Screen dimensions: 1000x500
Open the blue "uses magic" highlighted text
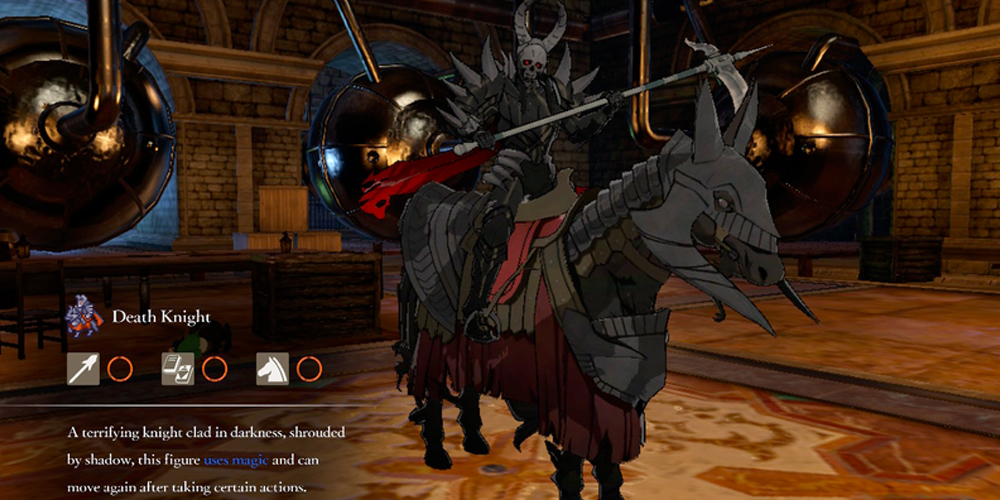click(x=235, y=460)
